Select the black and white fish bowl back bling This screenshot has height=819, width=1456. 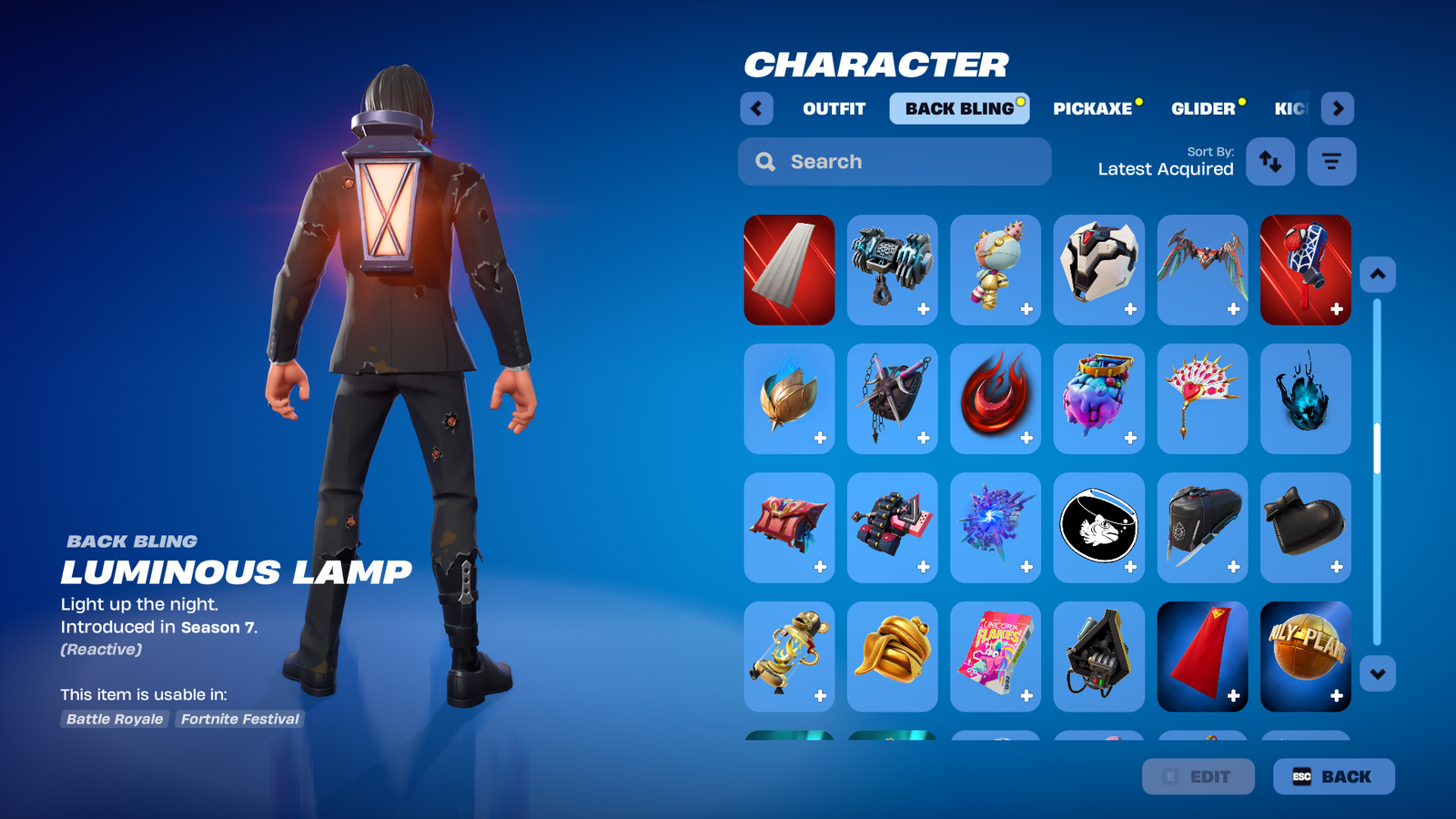click(x=1099, y=528)
